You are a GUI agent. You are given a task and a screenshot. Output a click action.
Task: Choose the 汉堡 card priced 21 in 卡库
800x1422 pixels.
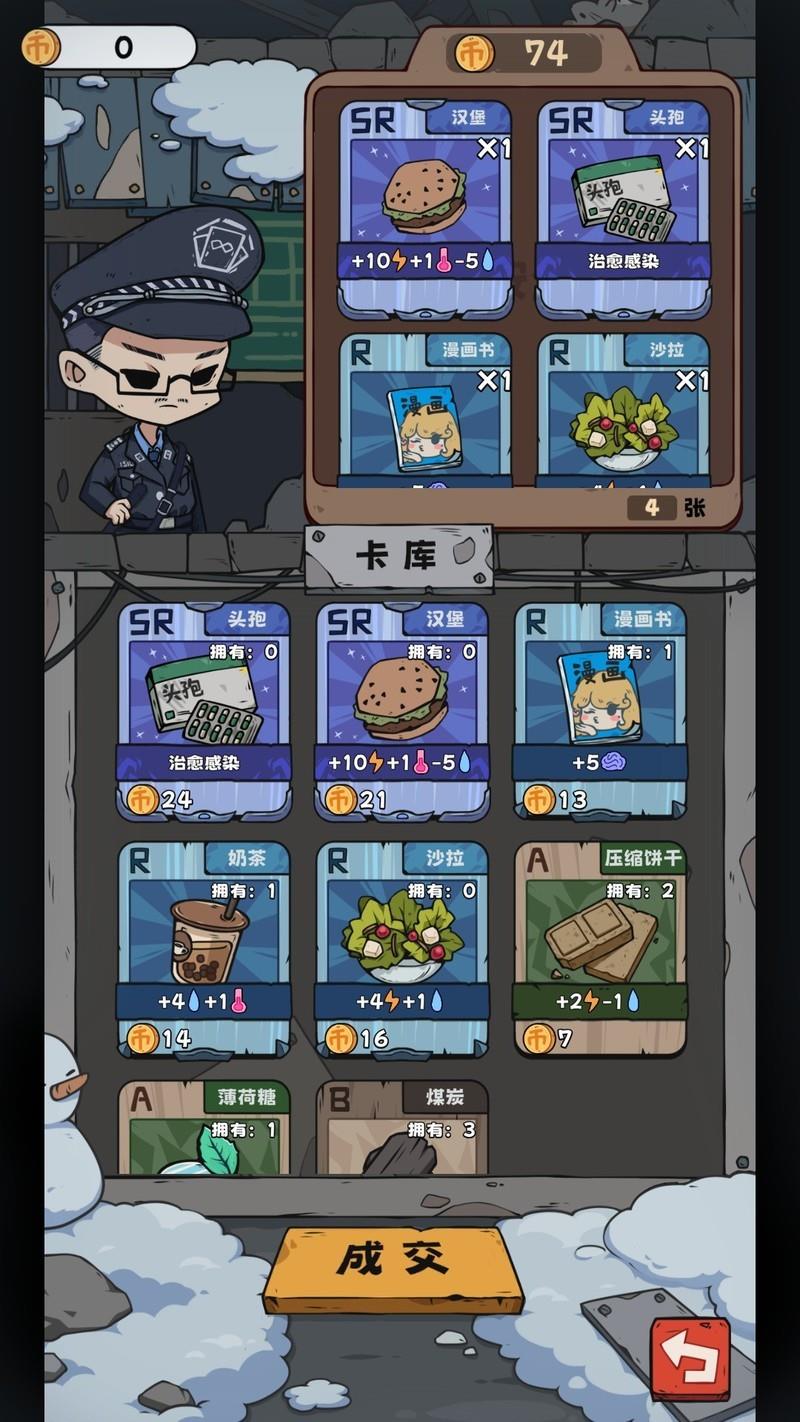402,710
